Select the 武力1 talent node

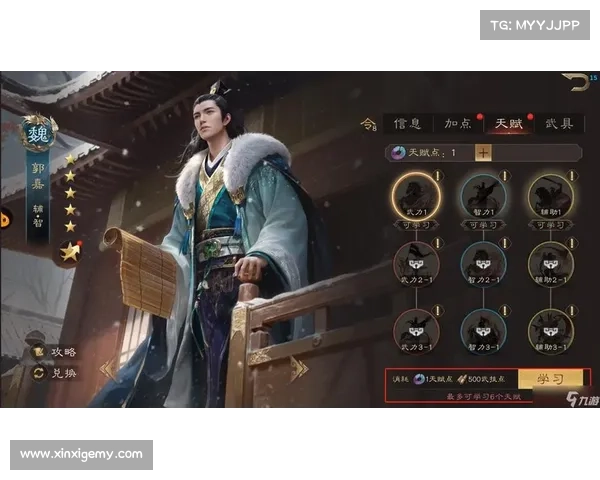coord(415,193)
